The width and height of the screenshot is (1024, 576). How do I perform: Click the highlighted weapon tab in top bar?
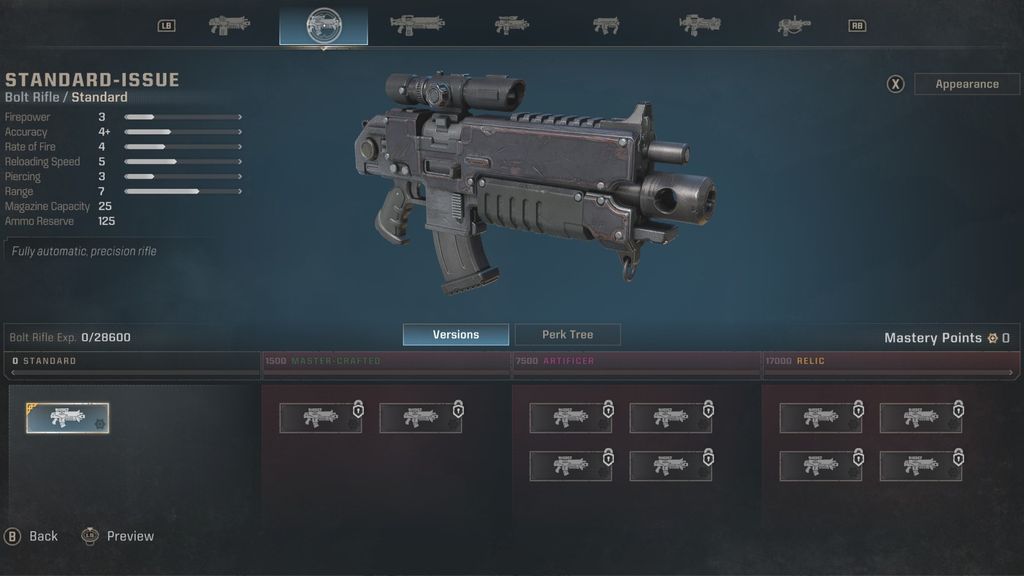coord(323,26)
